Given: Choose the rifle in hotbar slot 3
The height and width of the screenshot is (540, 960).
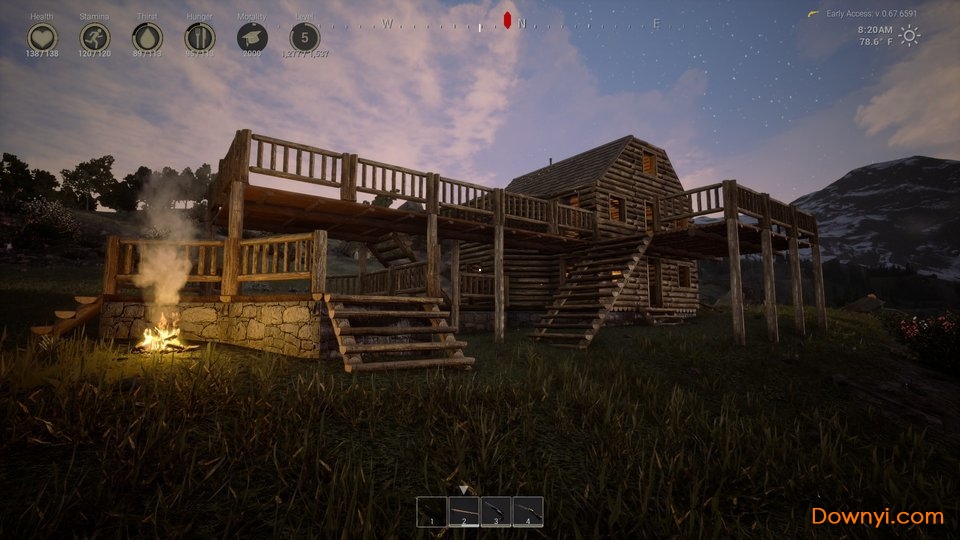Looking at the screenshot, I should click(x=496, y=511).
